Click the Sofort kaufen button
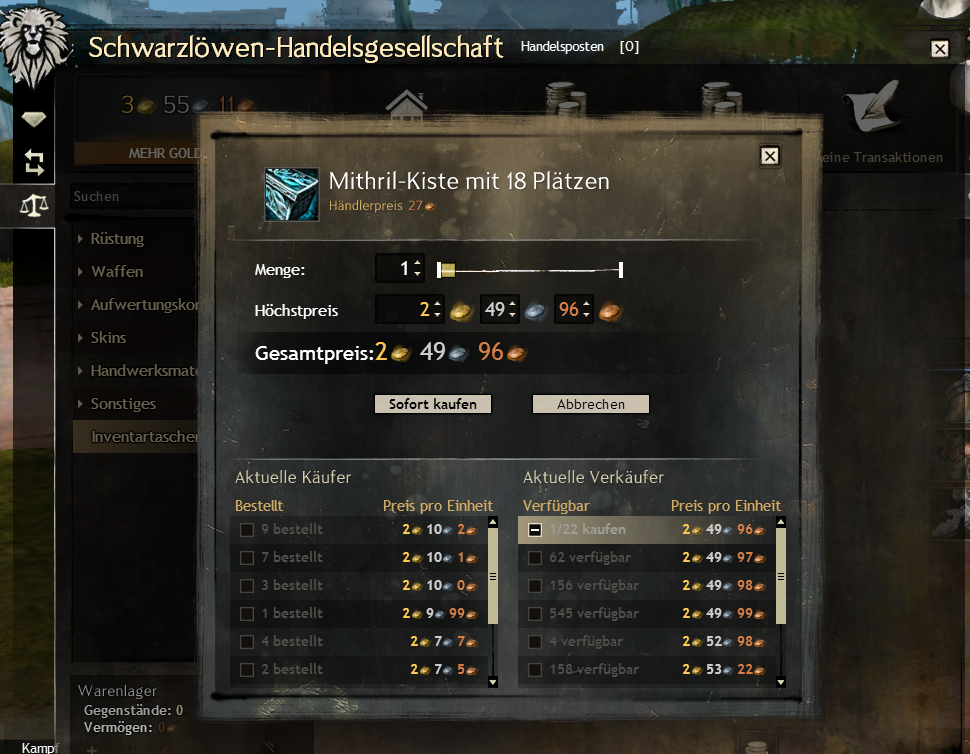This screenshot has width=970, height=754. 433,404
